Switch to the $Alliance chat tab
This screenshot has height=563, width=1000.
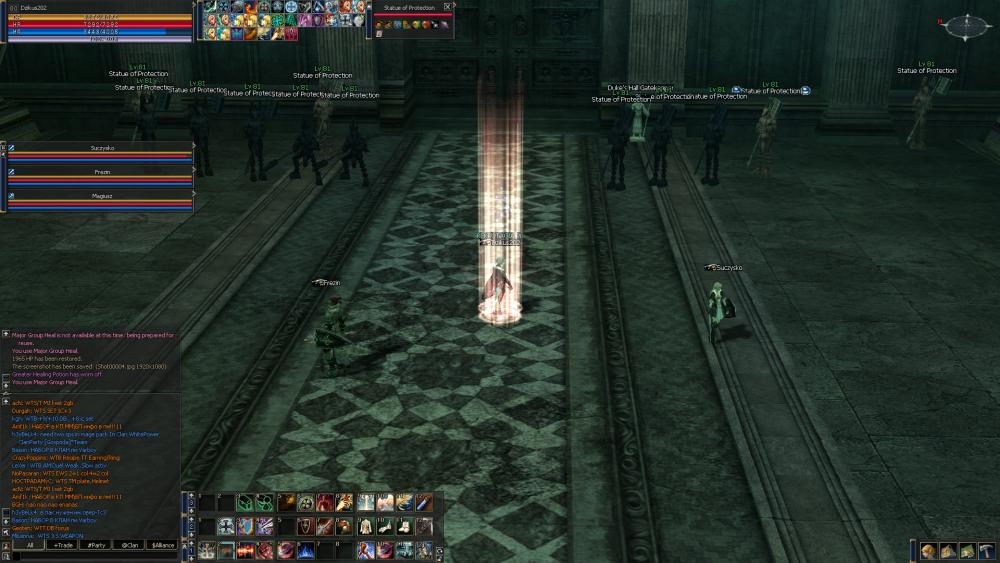click(x=162, y=545)
